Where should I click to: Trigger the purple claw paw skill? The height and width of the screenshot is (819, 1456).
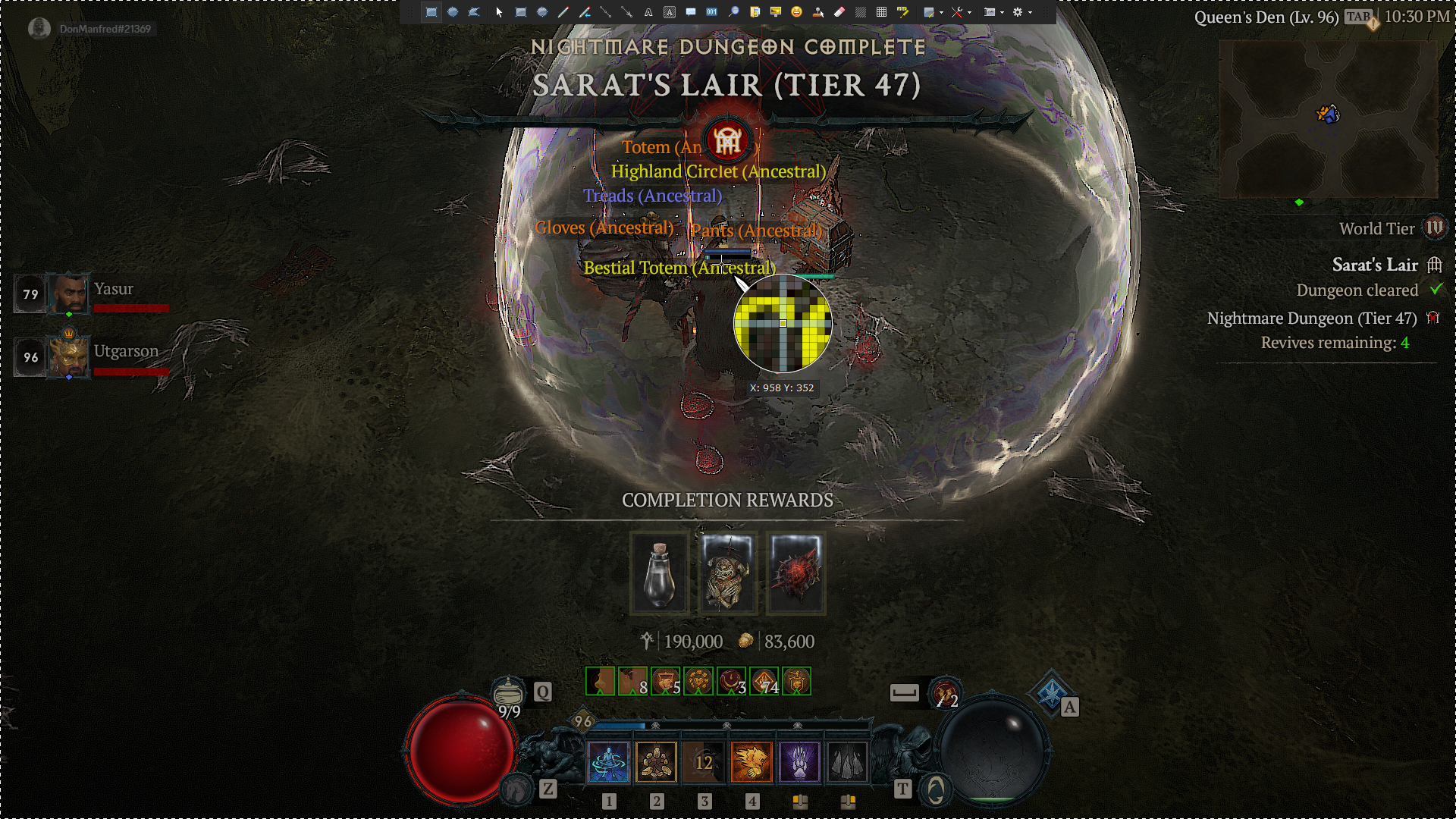point(799,761)
